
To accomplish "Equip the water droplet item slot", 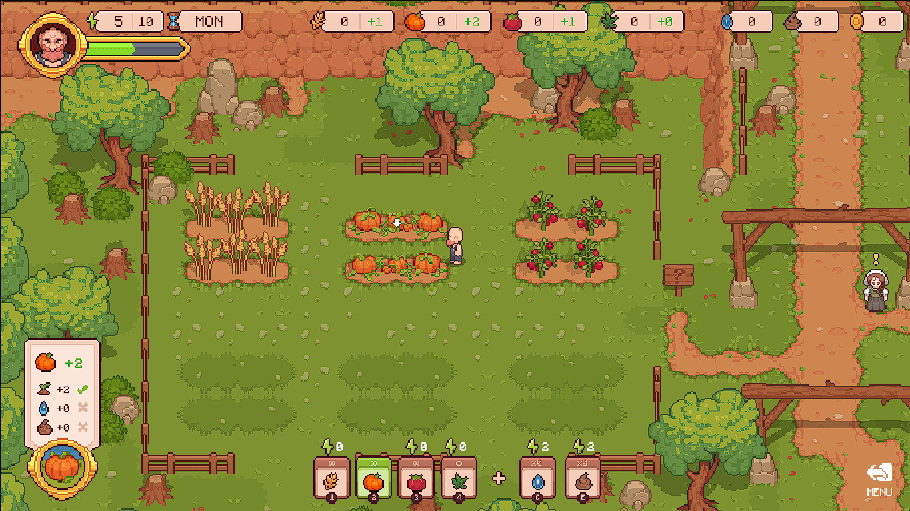I will point(537,476).
